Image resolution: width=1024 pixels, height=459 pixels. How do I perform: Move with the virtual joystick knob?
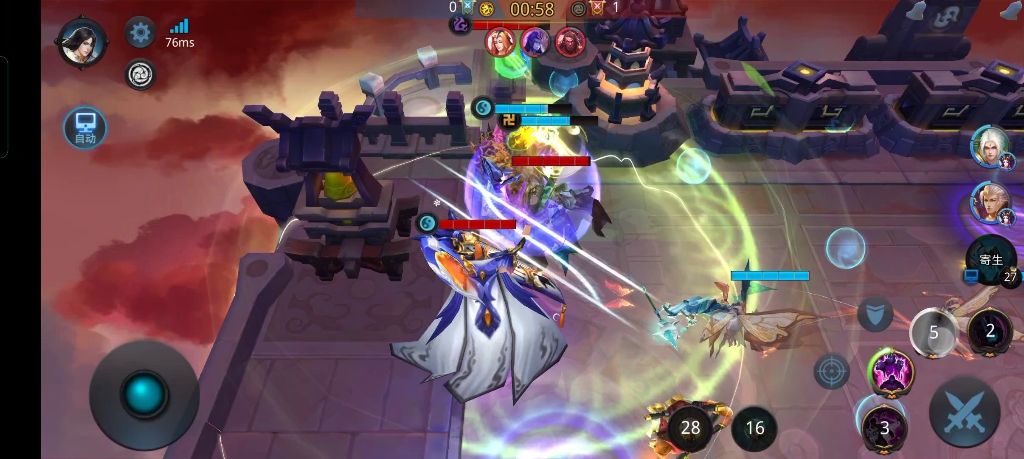coord(145,393)
